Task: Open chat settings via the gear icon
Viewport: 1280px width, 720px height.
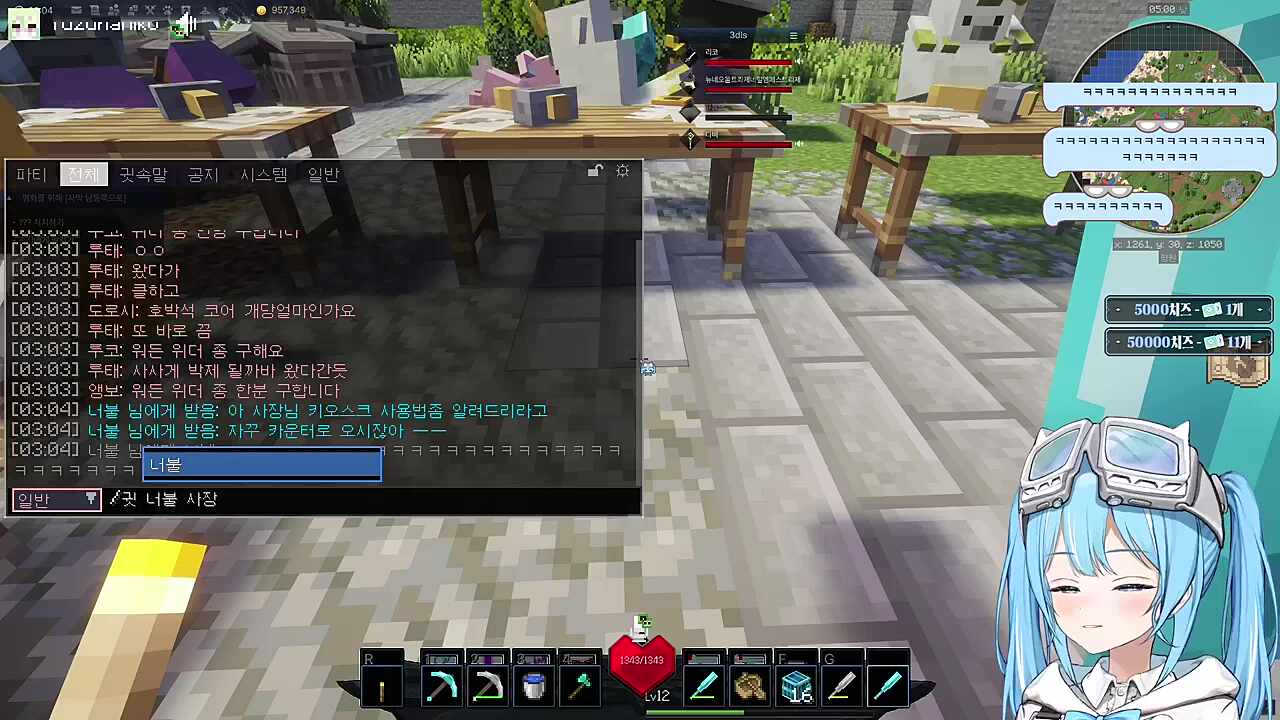Action: click(x=623, y=171)
